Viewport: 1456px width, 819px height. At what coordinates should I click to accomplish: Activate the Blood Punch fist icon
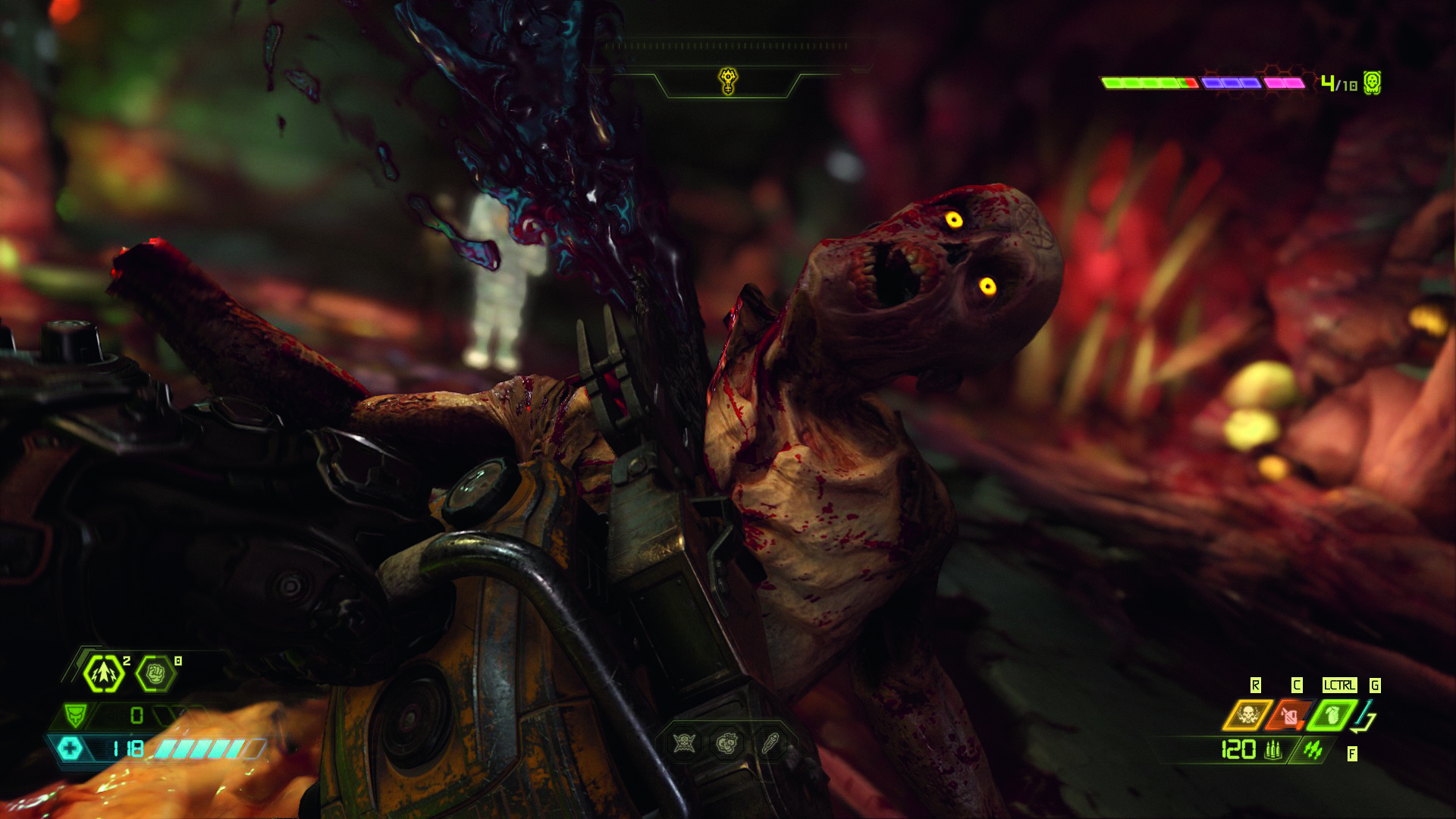pos(155,673)
